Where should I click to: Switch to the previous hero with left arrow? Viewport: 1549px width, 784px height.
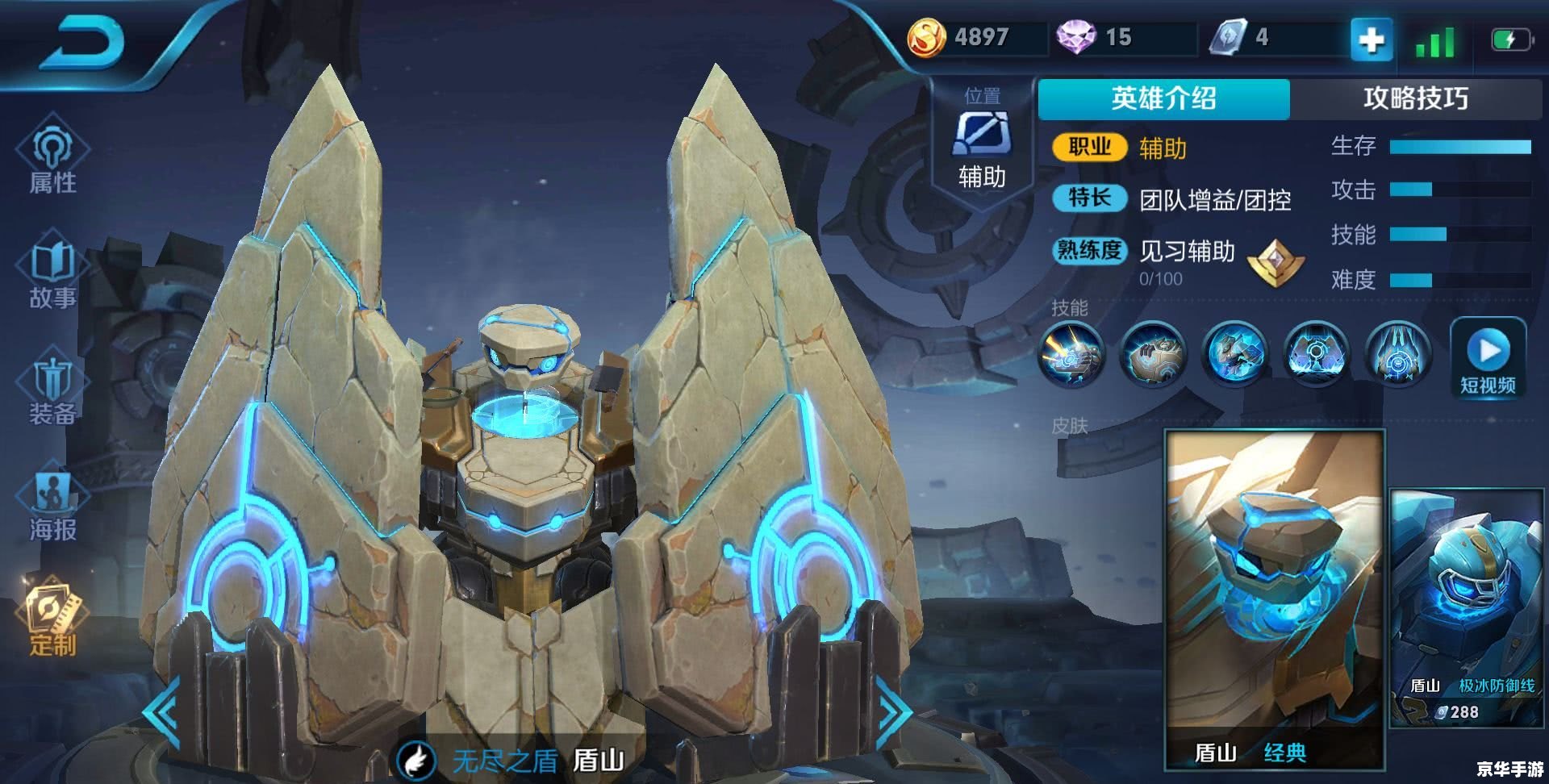point(161,711)
